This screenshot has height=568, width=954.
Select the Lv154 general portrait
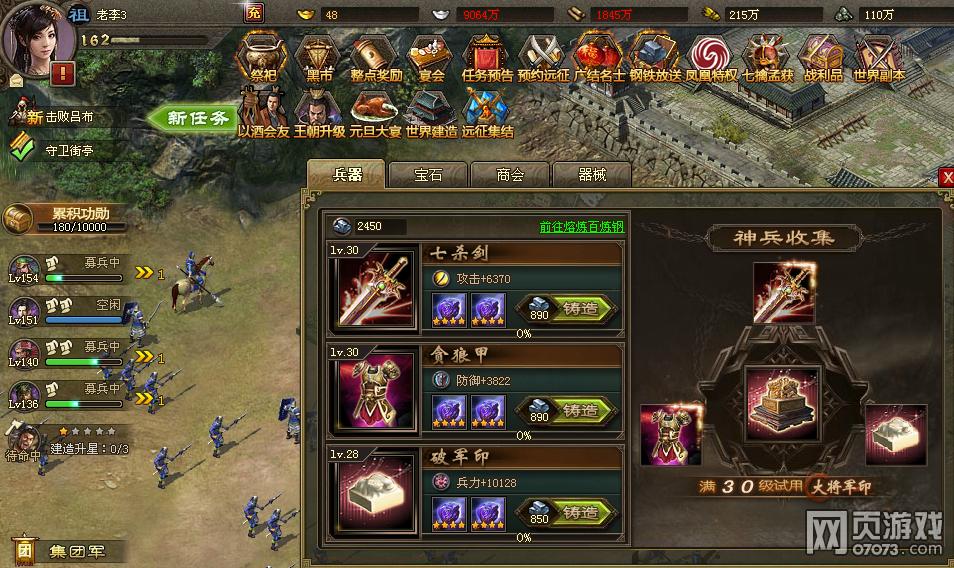click(x=23, y=270)
